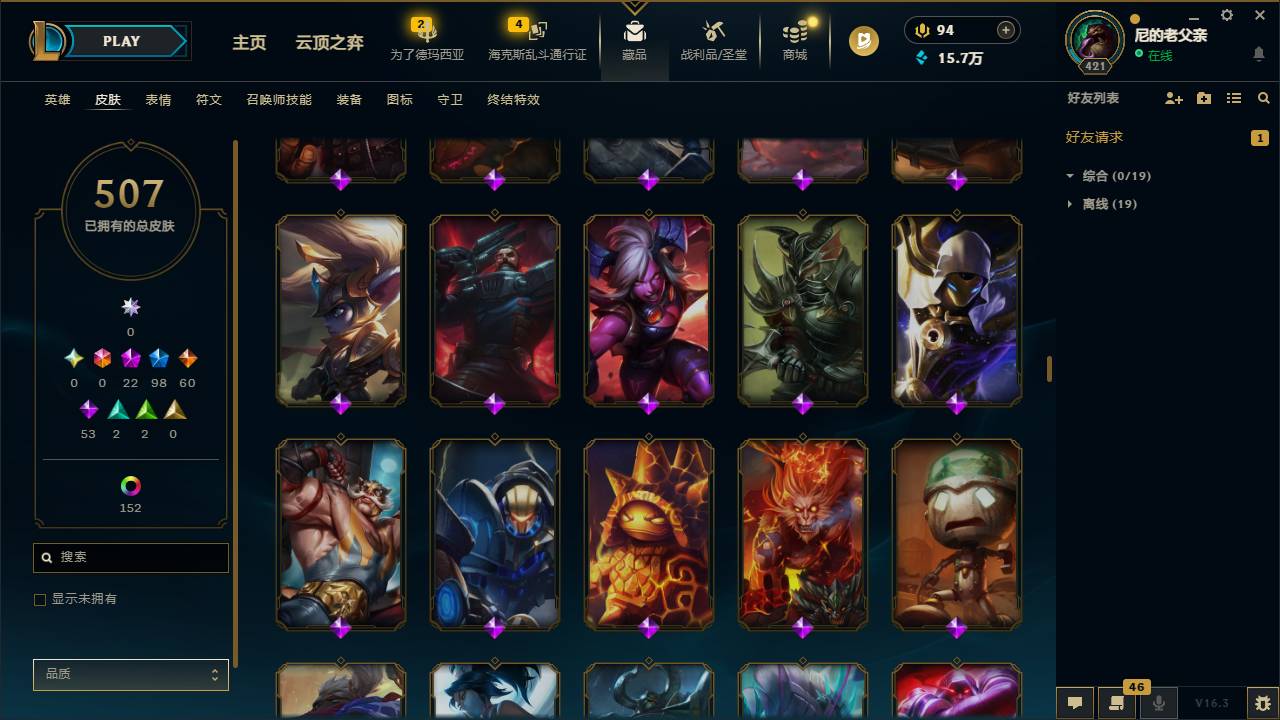The height and width of the screenshot is (720, 1280).
Task: Open the 品质 quality dropdown
Action: point(130,674)
